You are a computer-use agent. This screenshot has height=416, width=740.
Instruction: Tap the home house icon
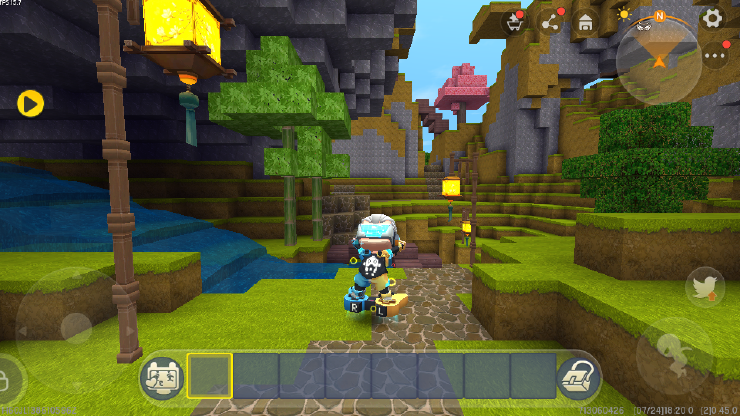pos(584,21)
